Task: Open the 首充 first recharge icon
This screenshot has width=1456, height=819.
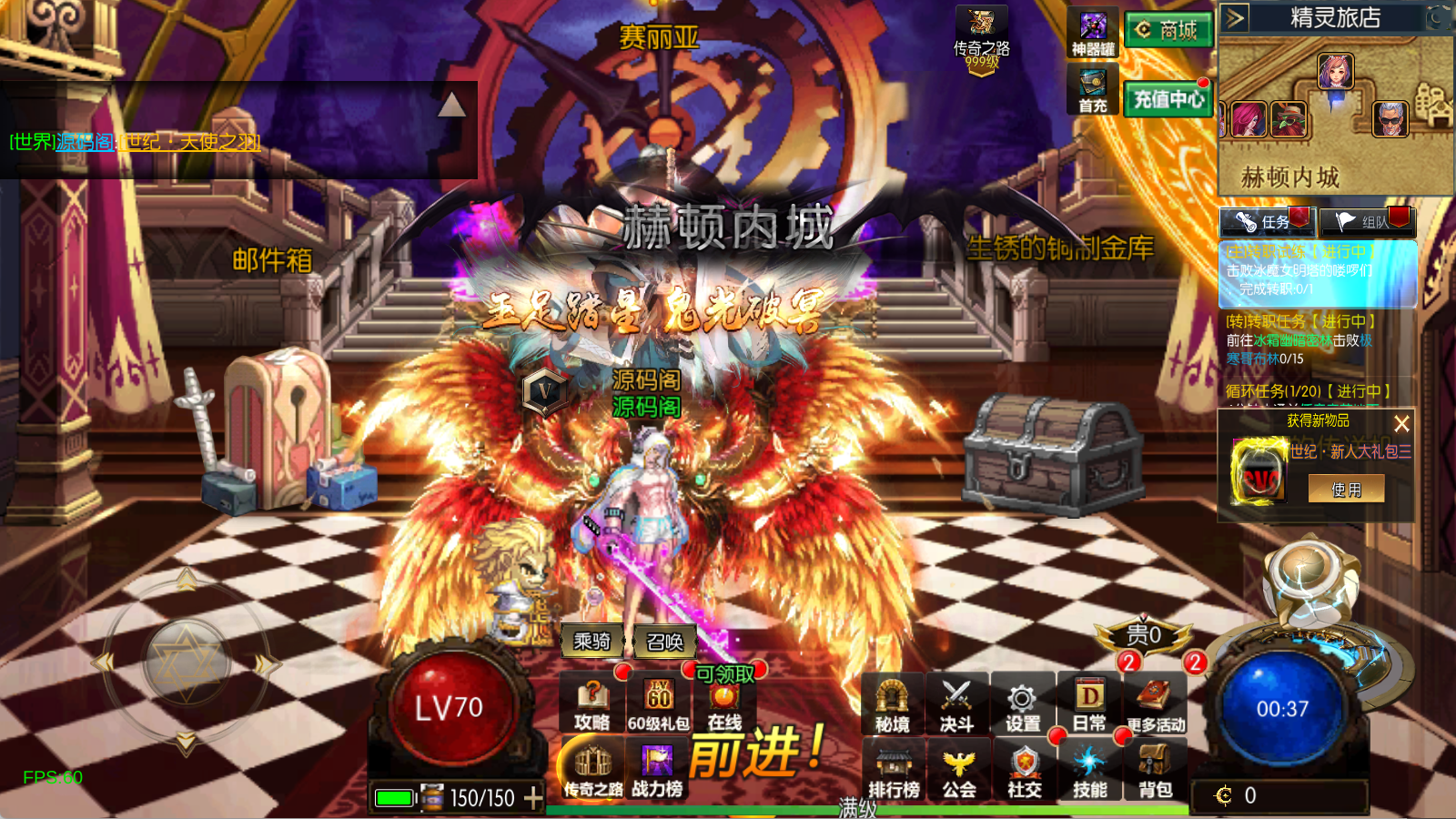Action: pyautogui.click(x=1093, y=91)
